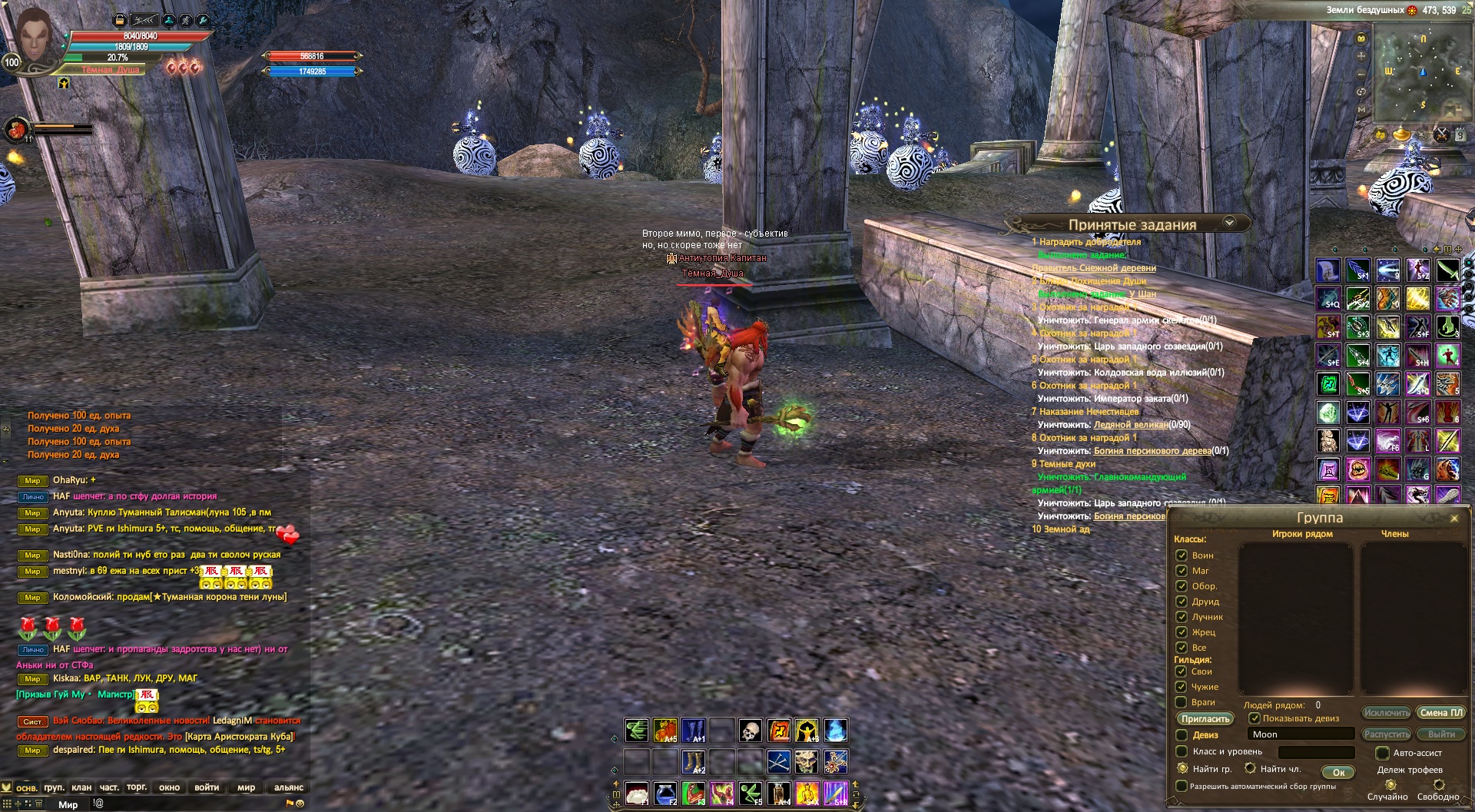The width and height of the screenshot is (1475, 812).
Task: Open the chat smiley emoticon picker
Action: tap(300, 804)
